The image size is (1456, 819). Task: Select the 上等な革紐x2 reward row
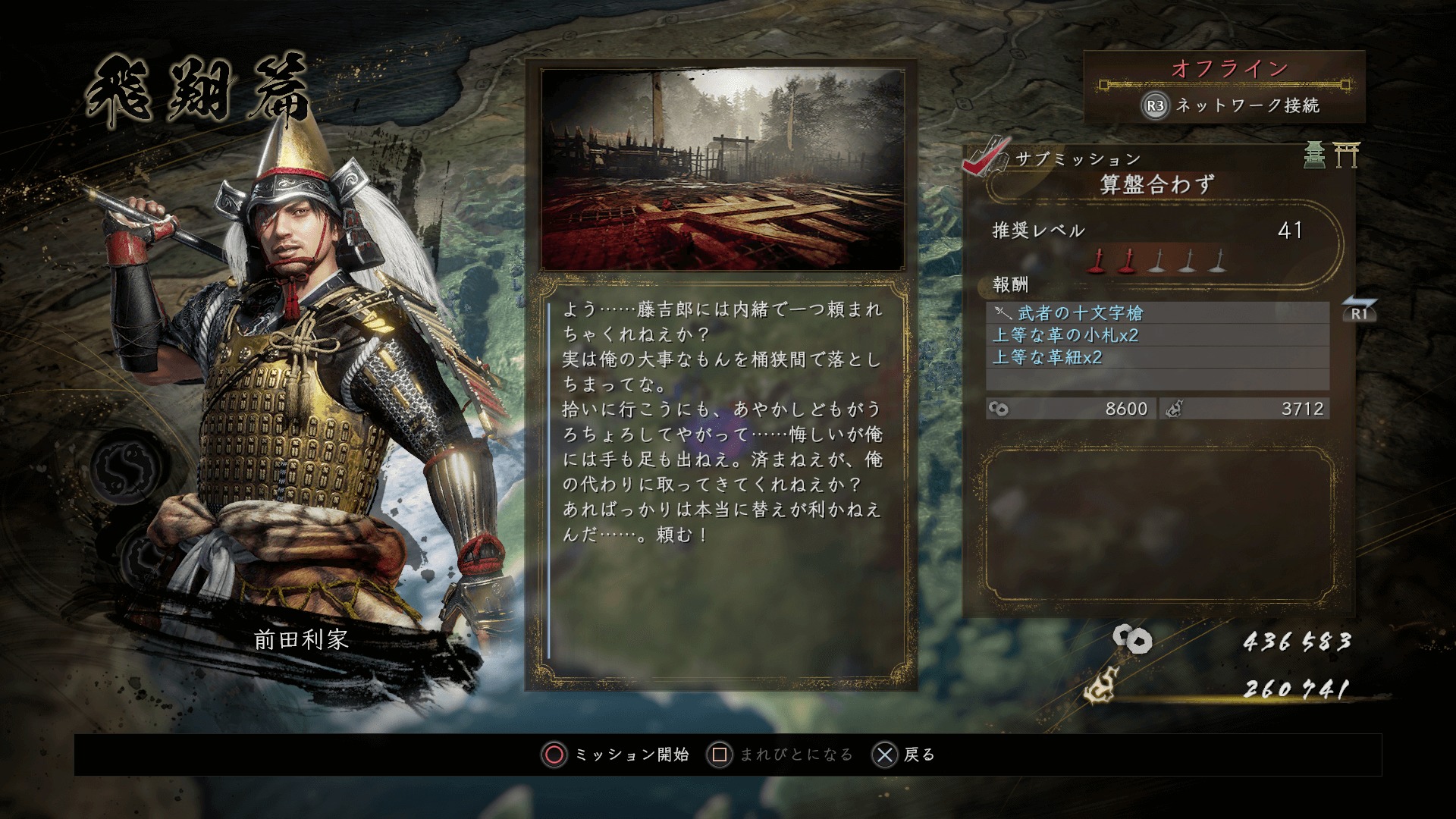tap(1157, 357)
